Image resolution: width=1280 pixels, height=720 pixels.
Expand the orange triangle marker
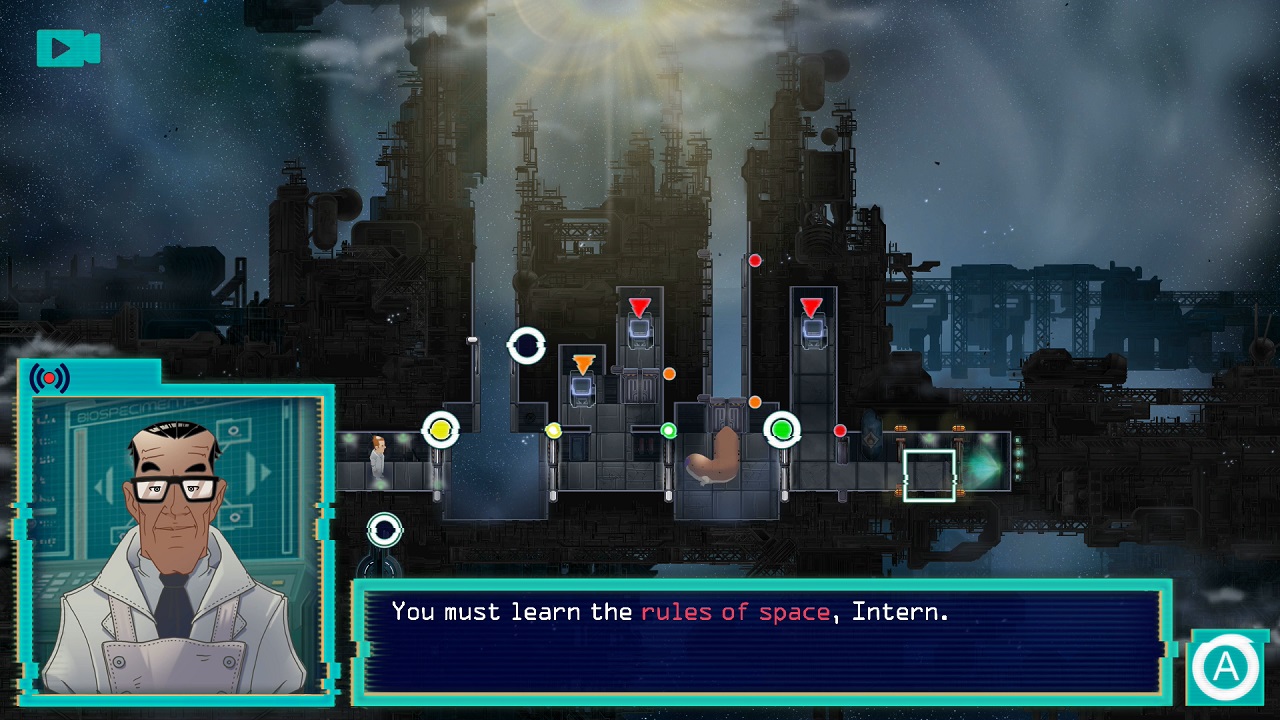point(583,363)
